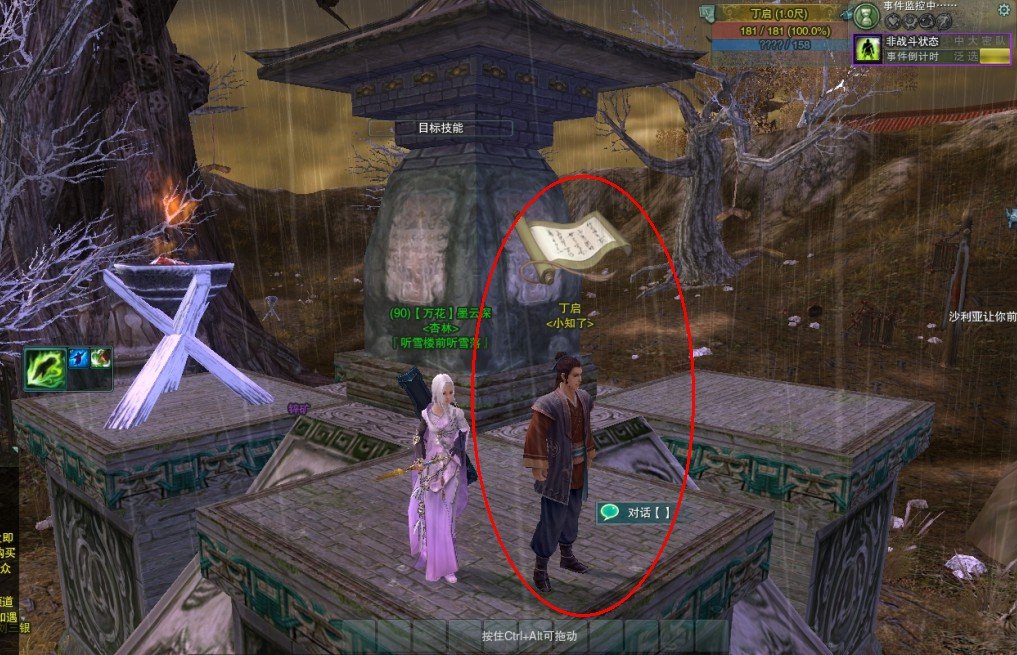1017x655 pixels.
Task: Click the green and red swirl buff icon
Action: (x=100, y=358)
